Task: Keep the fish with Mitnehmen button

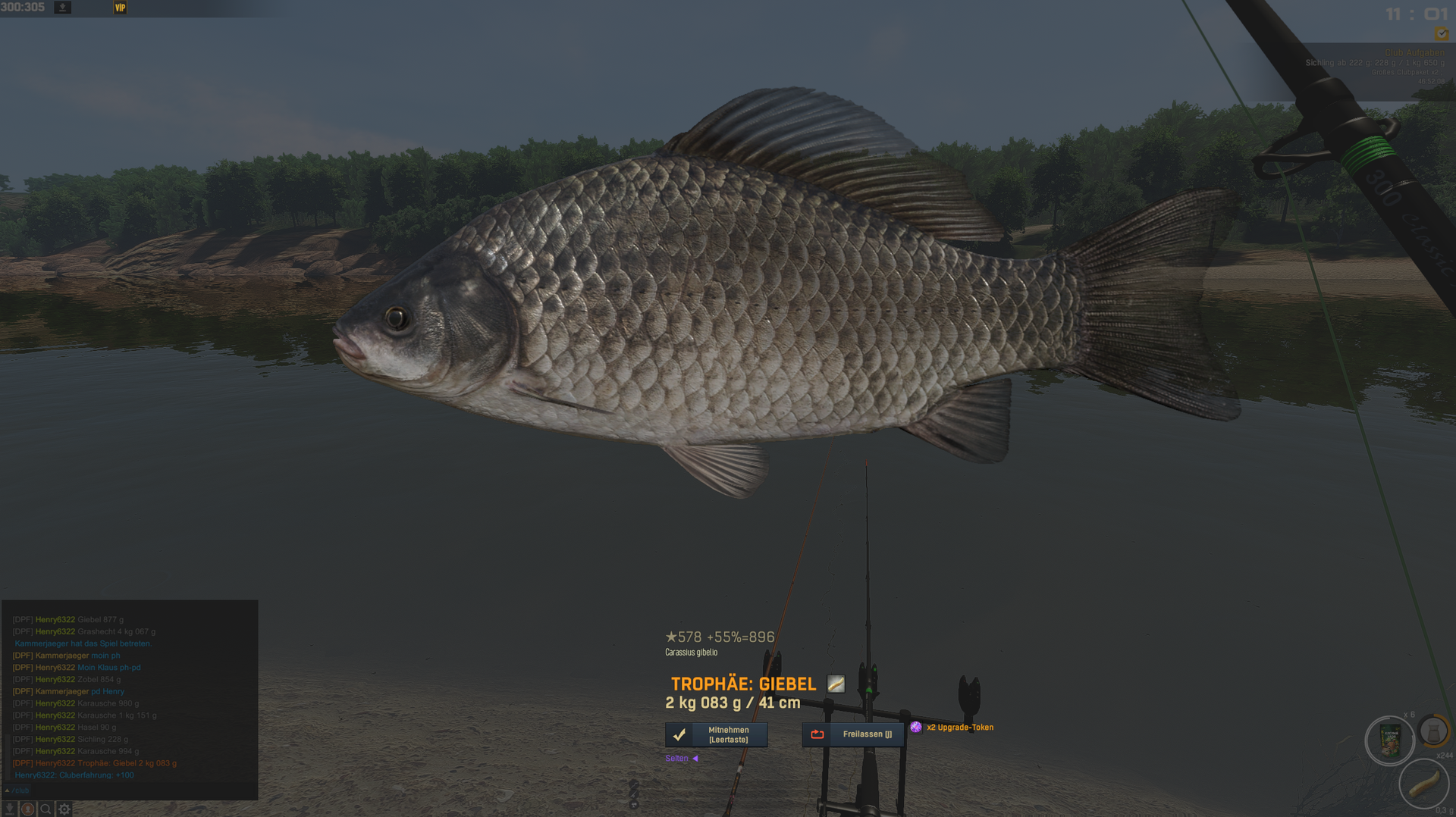Action: click(x=716, y=734)
